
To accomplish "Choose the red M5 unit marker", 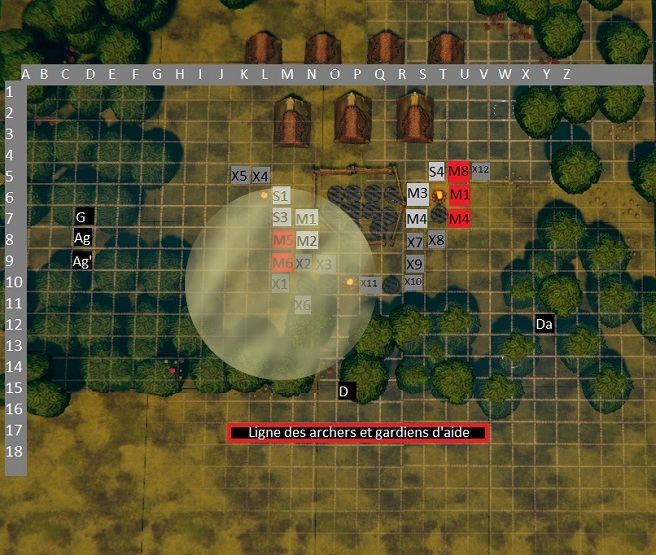I will pyautogui.click(x=283, y=240).
